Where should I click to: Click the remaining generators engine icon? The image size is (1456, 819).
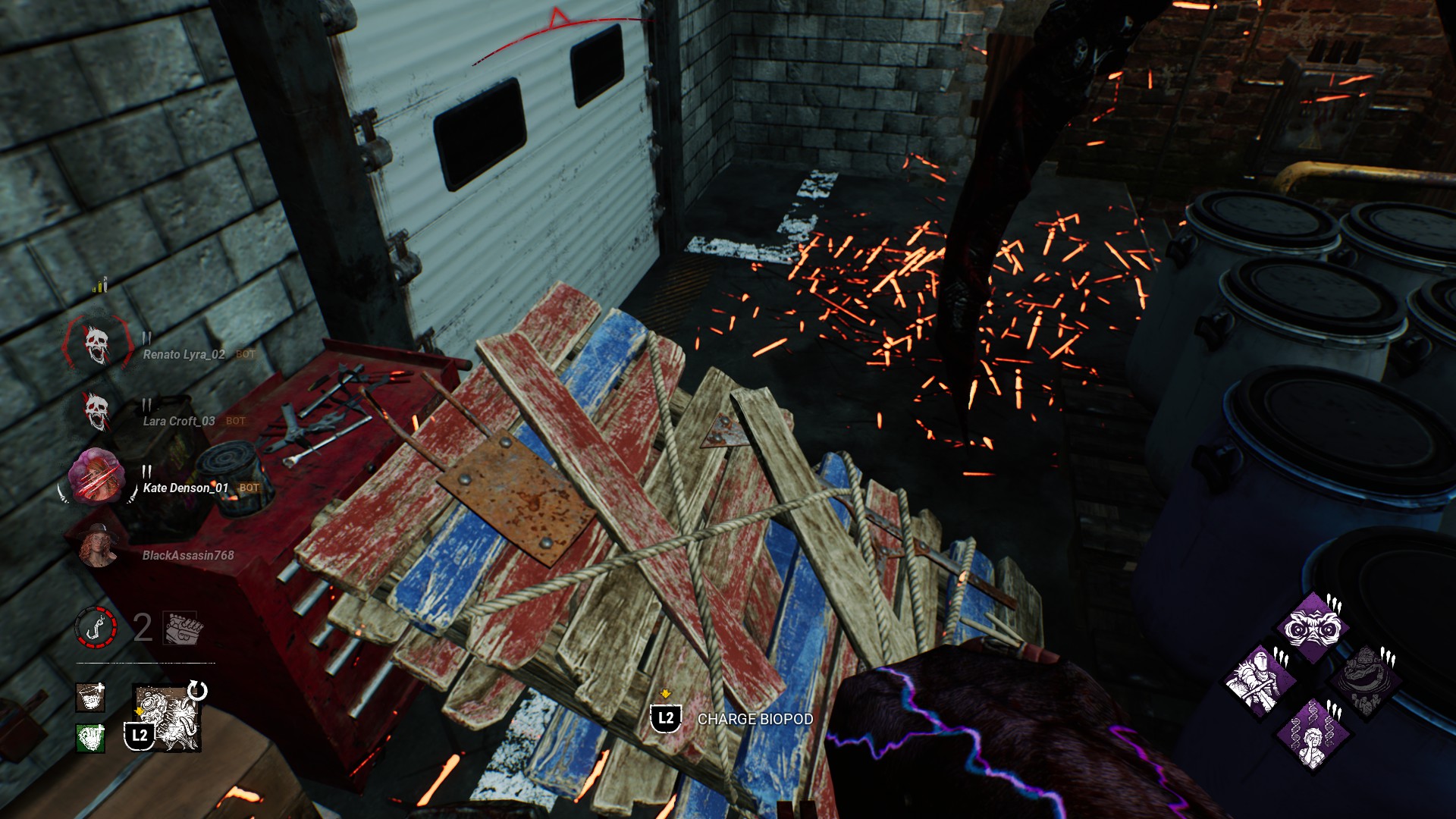coord(182,628)
